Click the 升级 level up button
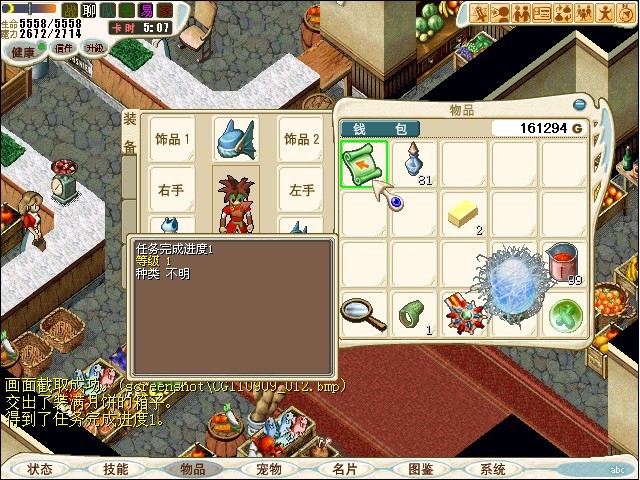Screen dimensions: 640x480 [x=95, y=47]
